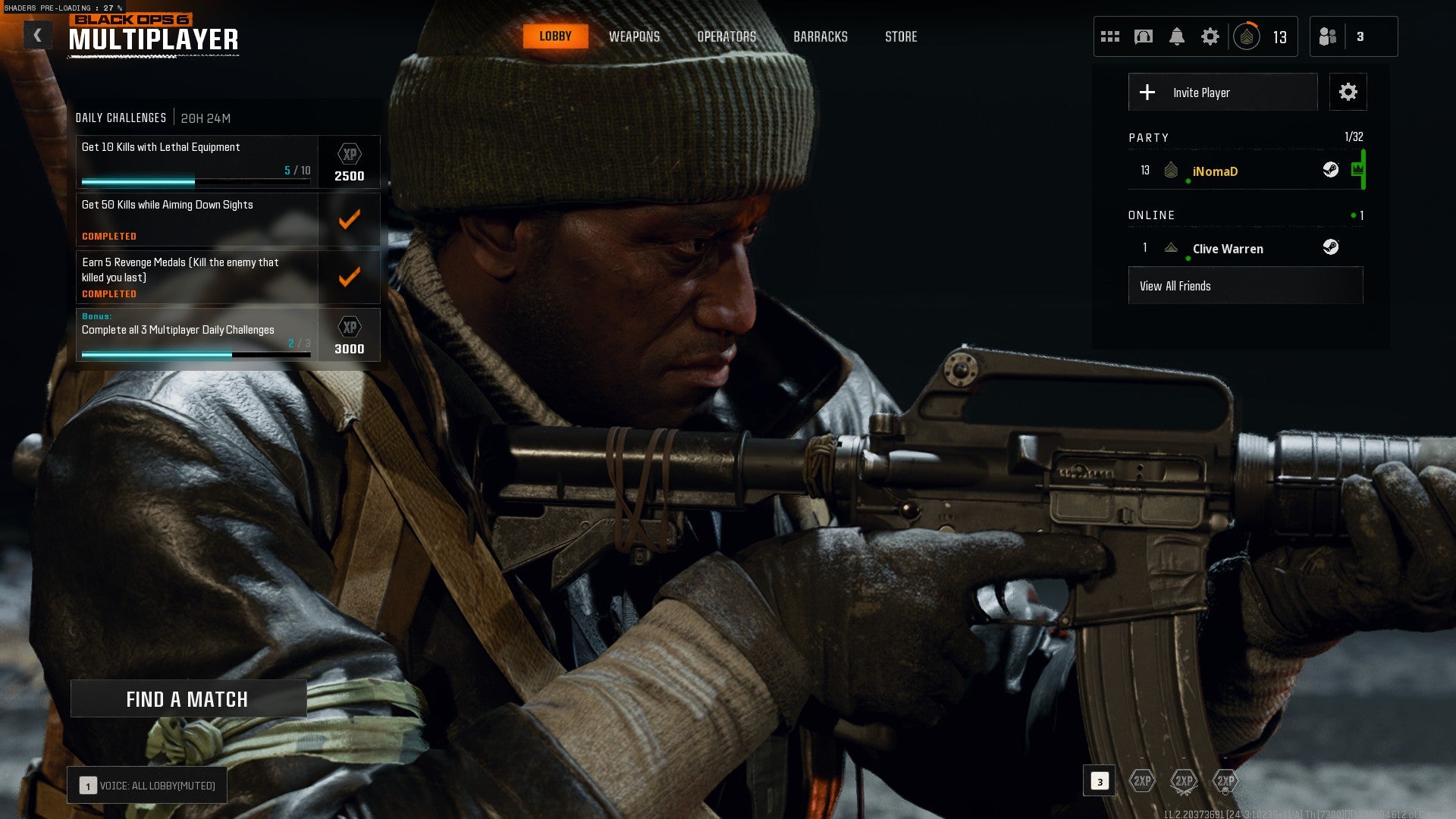Screen dimensions: 1456x819
Task: Open game settings with the gear icon
Action: 1210,36
